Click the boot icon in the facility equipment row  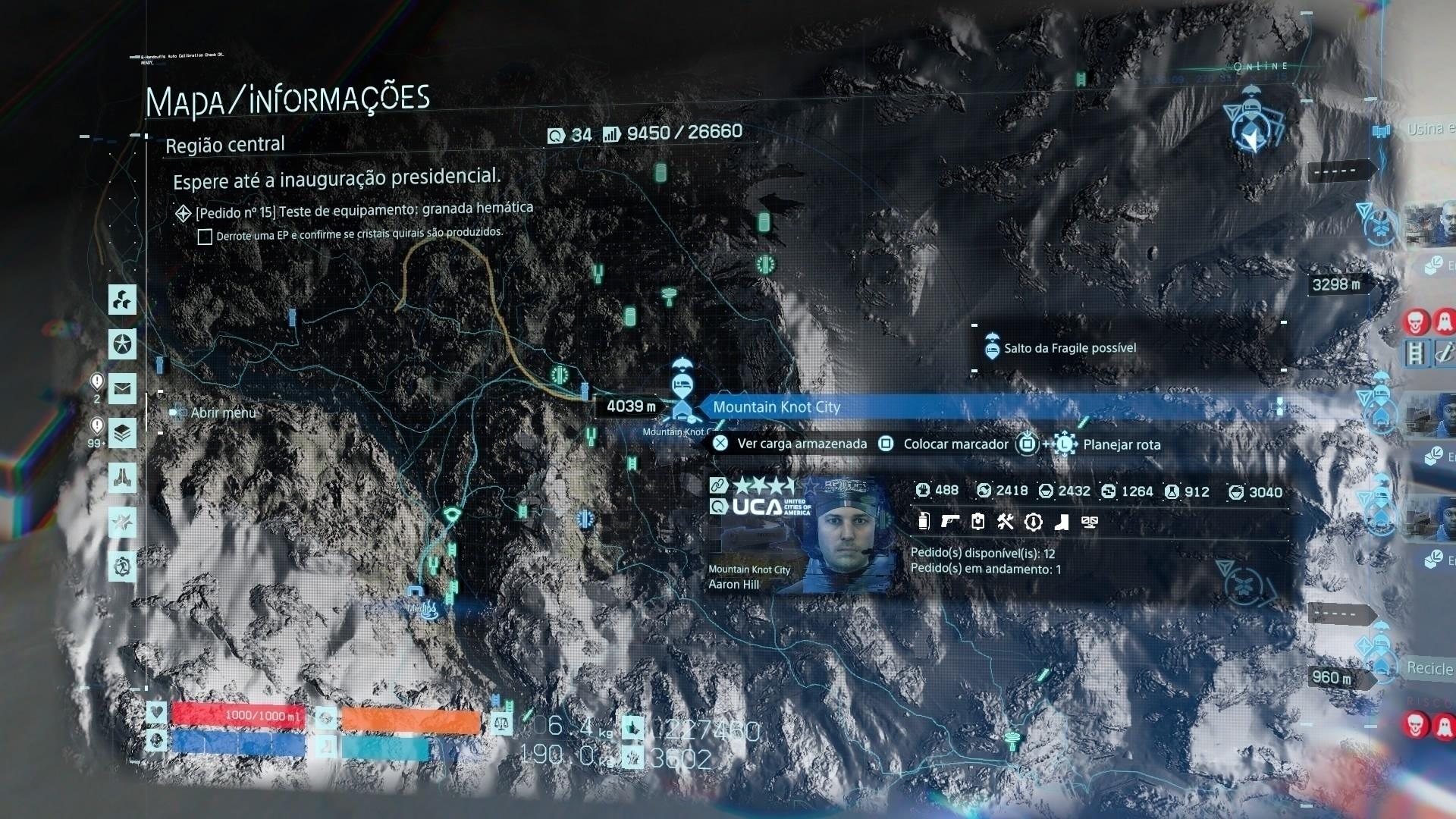[1062, 522]
